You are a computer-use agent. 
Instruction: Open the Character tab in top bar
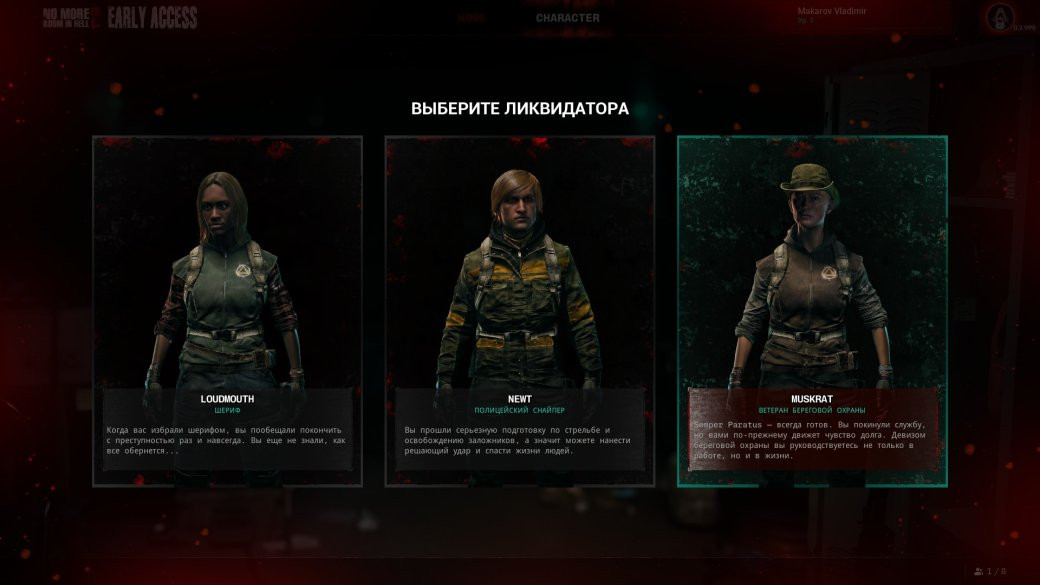(x=567, y=18)
